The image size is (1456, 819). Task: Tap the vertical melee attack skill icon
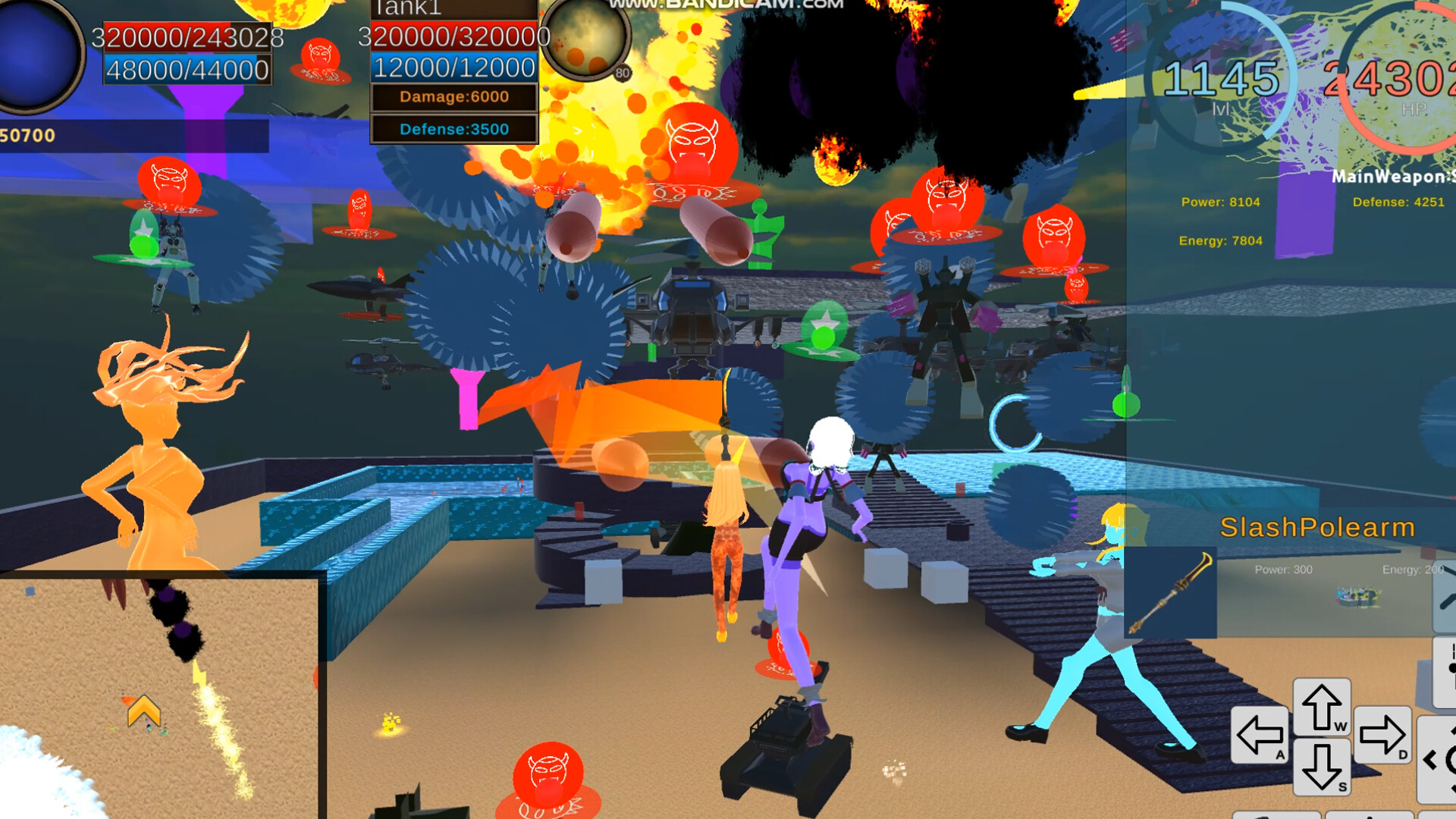[1445, 667]
